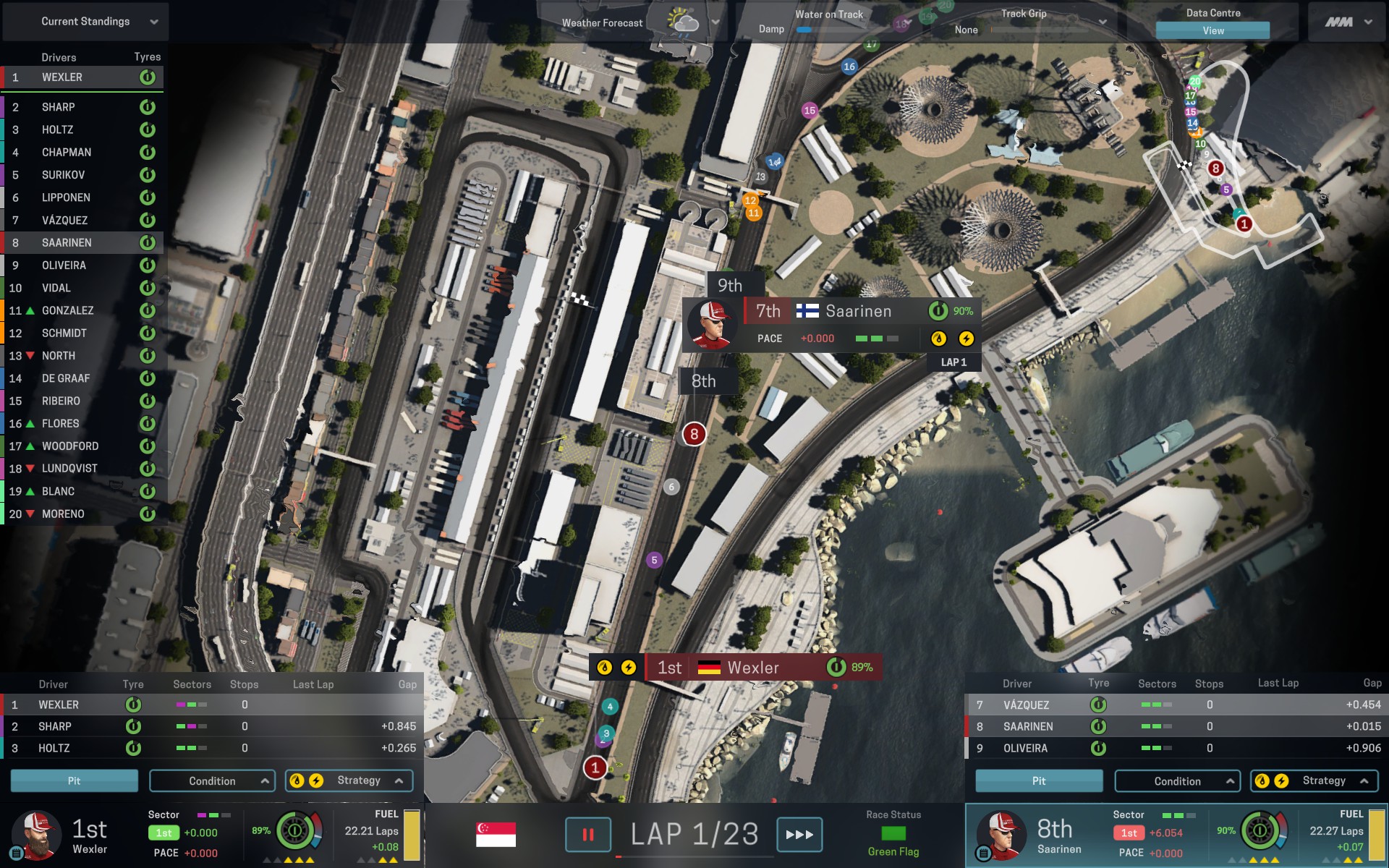
Task: Pause the race
Action: (x=587, y=835)
